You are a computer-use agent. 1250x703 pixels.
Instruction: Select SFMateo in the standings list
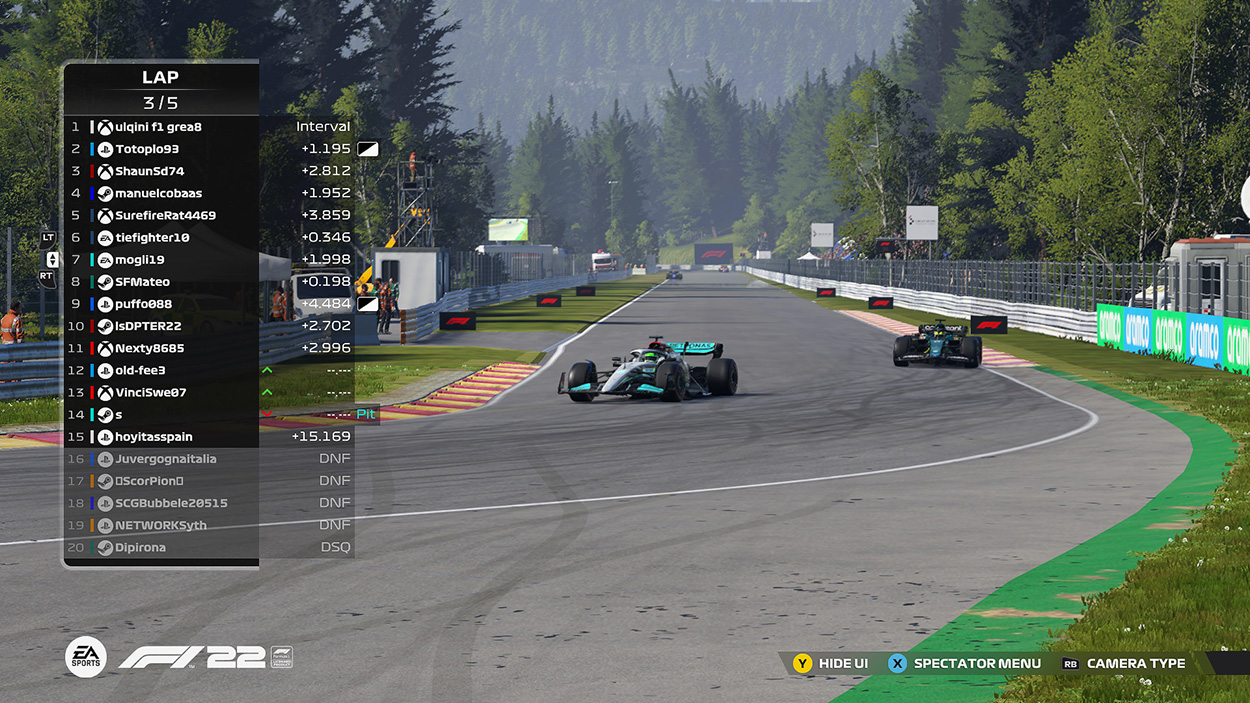pyautogui.click(x=142, y=282)
